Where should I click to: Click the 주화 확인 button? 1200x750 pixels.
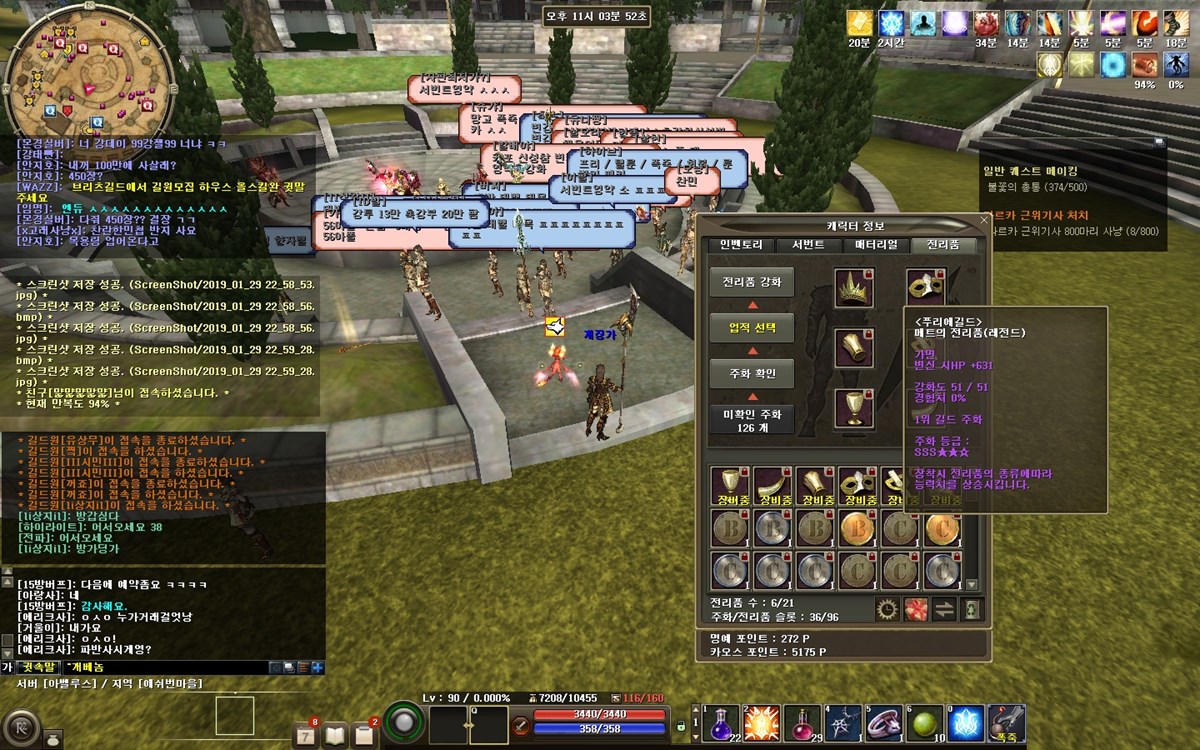(751, 374)
